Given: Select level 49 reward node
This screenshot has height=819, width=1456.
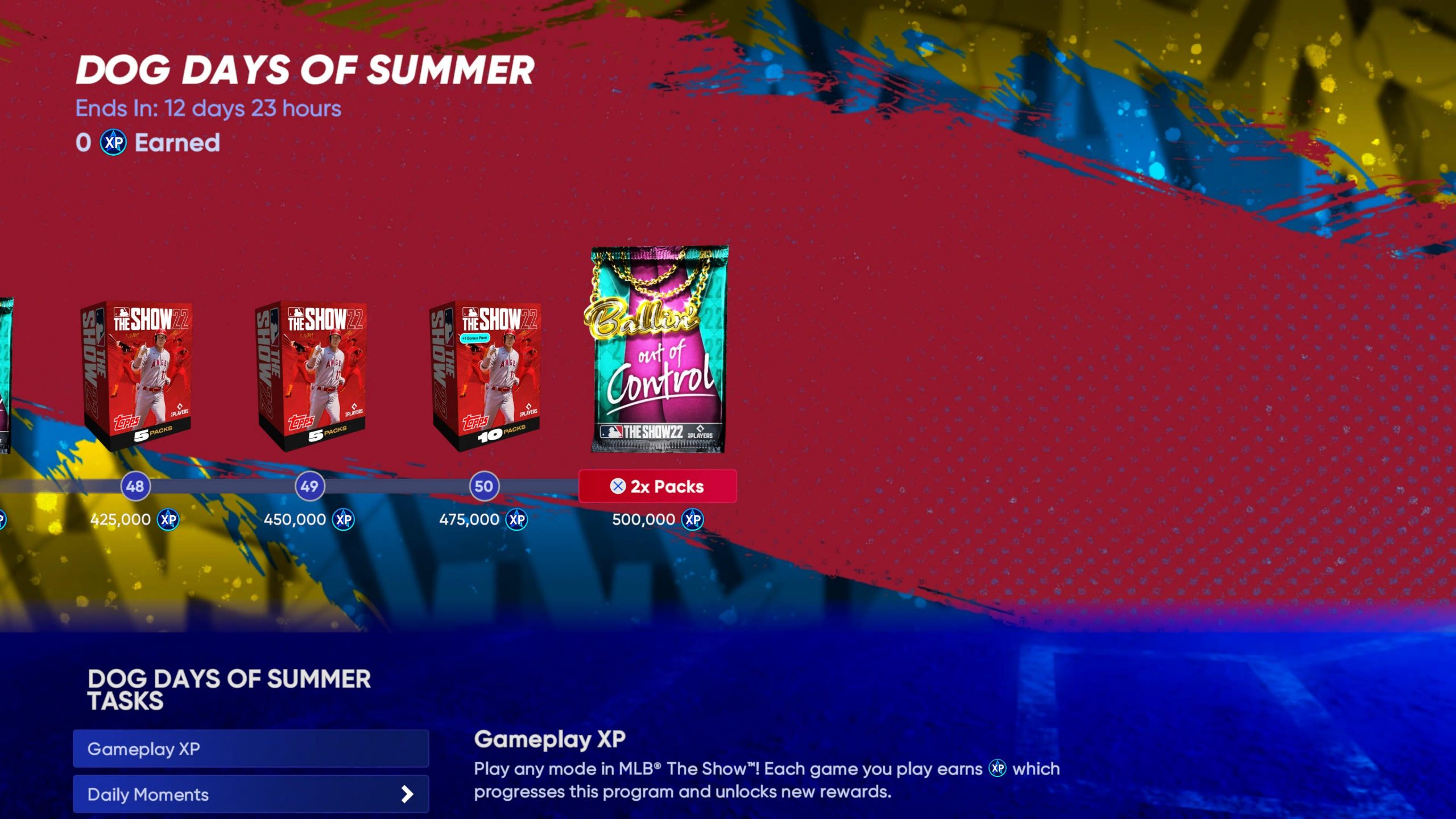Looking at the screenshot, I should pyautogui.click(x=309, y=486).
